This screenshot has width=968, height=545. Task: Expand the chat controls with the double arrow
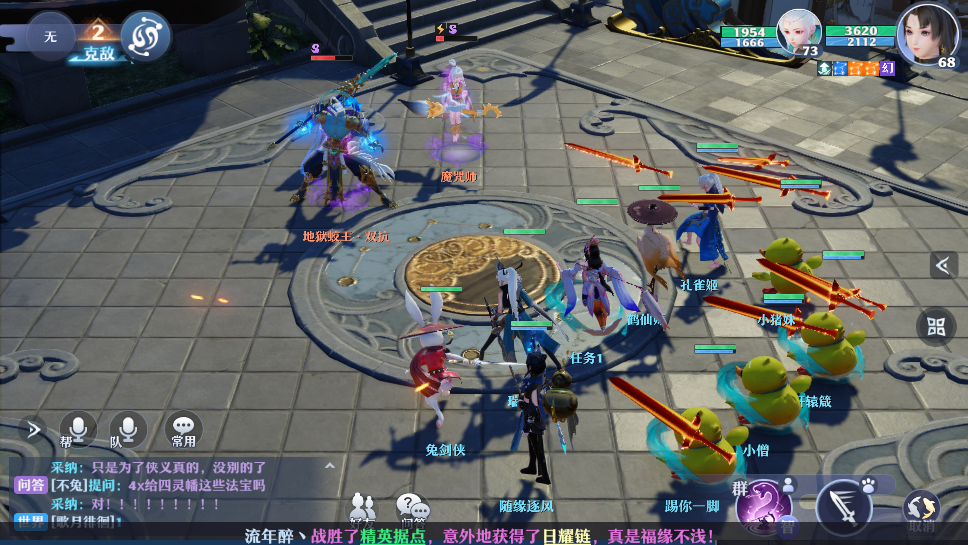coord(33,430)
